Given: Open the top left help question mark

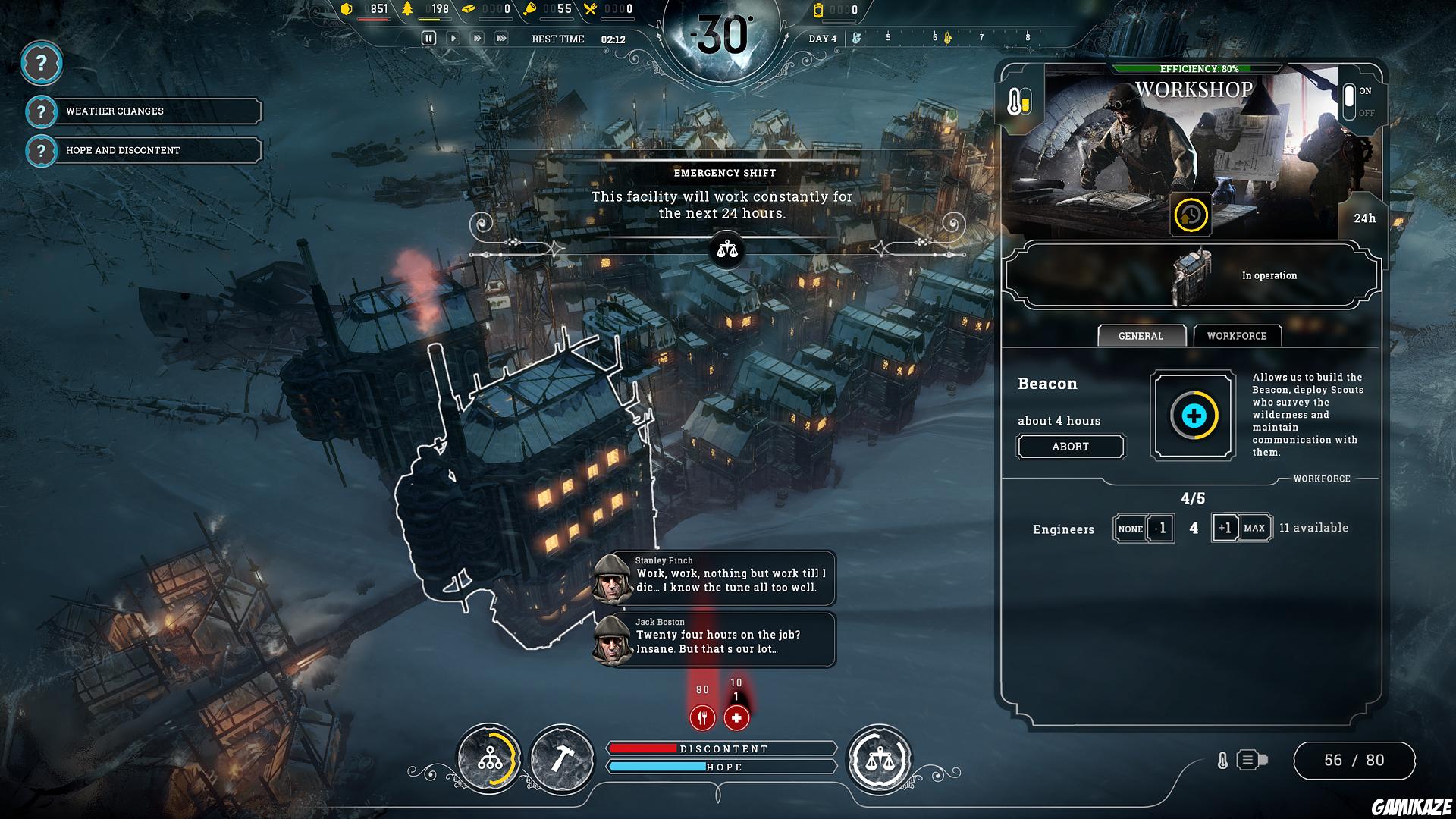Looking at the screenshot, I should click(x=42, y=64).
